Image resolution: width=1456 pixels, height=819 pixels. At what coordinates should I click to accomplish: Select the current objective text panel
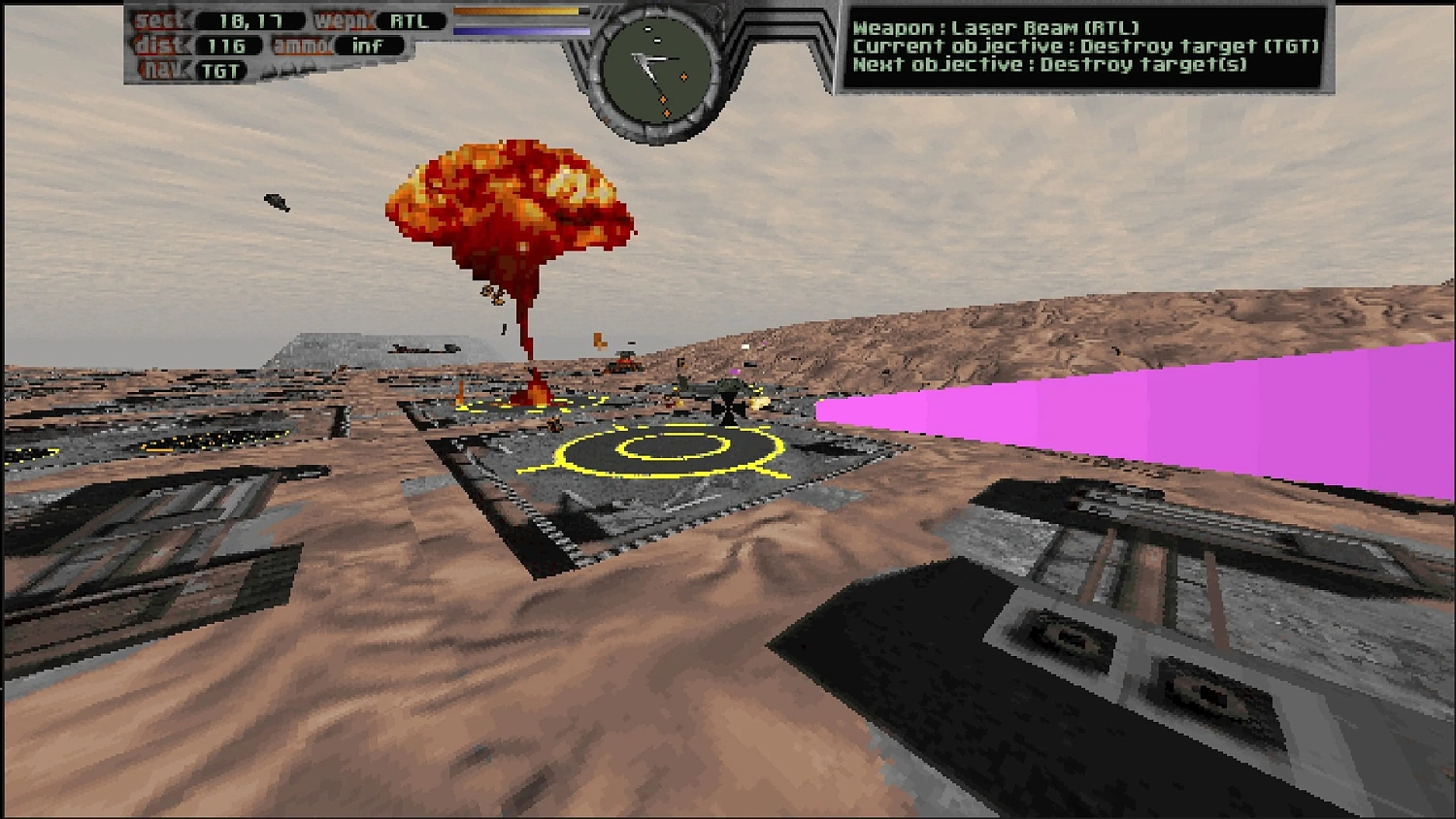[x=1084, y=47]
